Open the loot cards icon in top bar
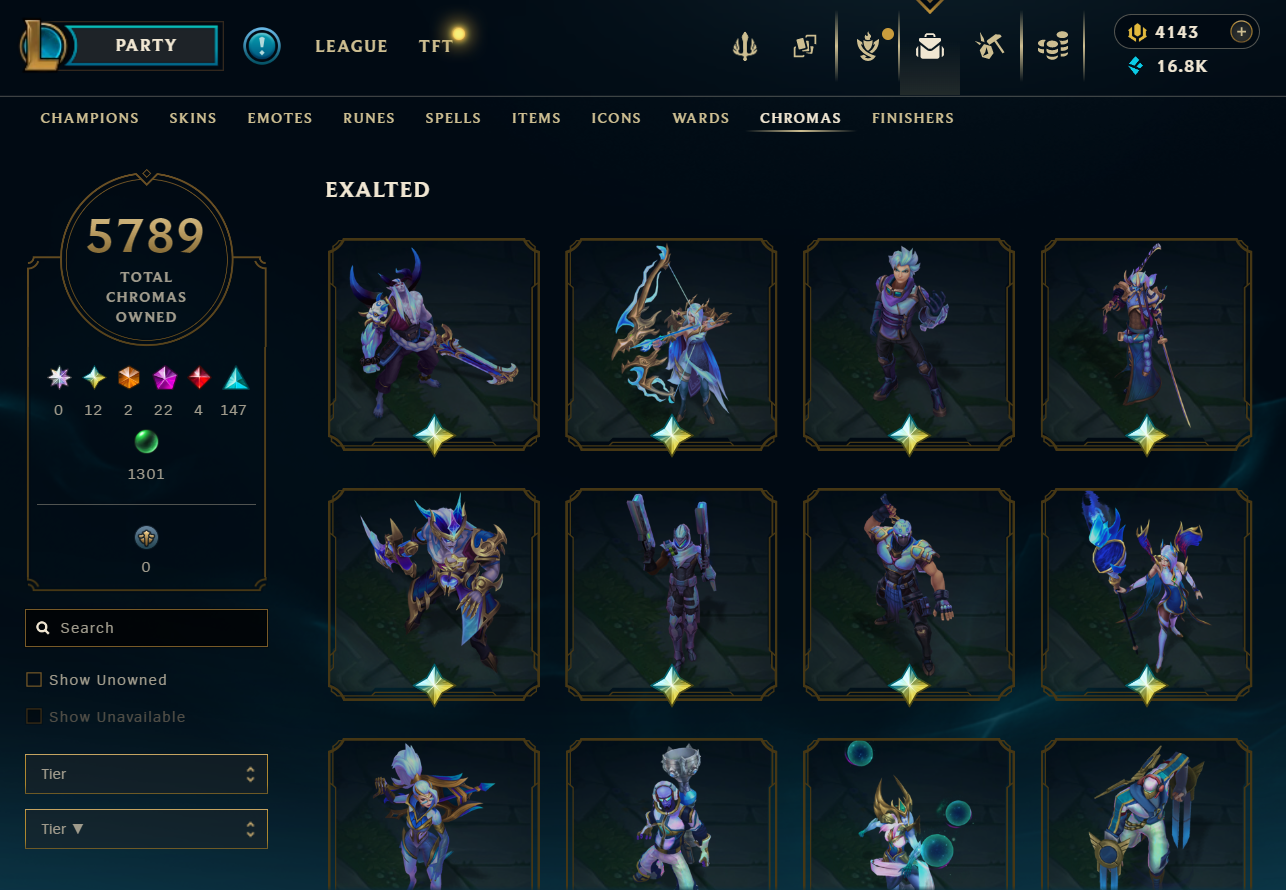Viewport: 1286px width, 890px height. (x=806, y=44)
